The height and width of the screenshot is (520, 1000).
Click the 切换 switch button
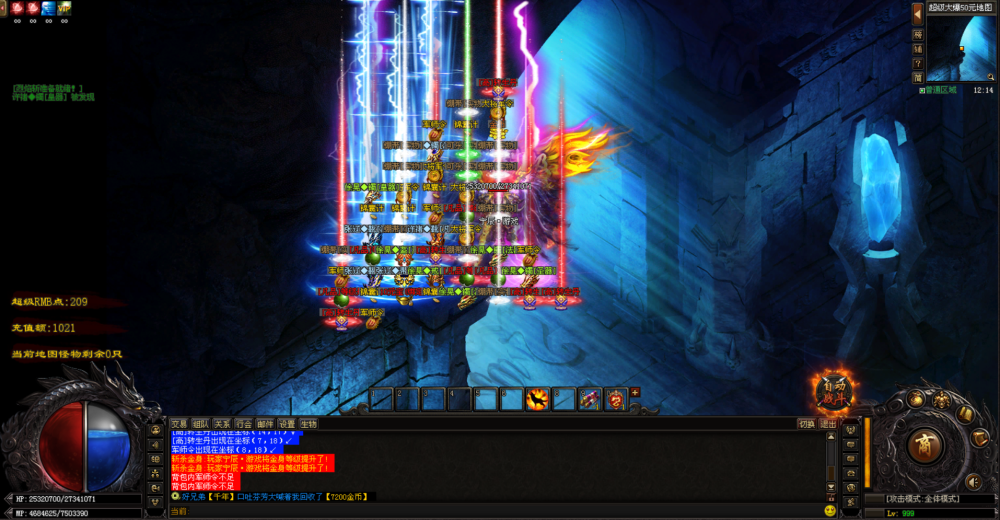806,423
